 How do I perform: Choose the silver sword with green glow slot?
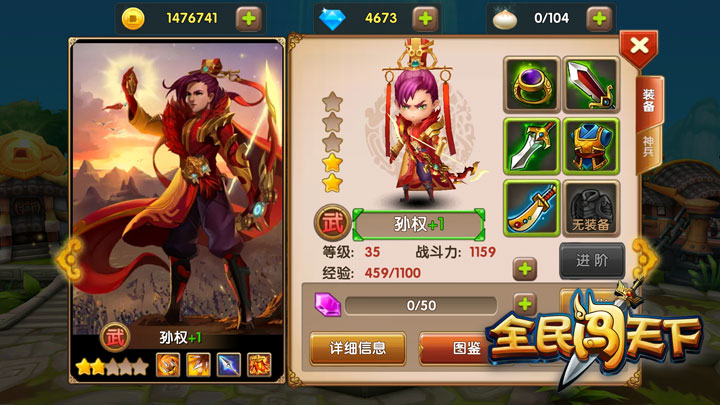click(x=531, y=146)
